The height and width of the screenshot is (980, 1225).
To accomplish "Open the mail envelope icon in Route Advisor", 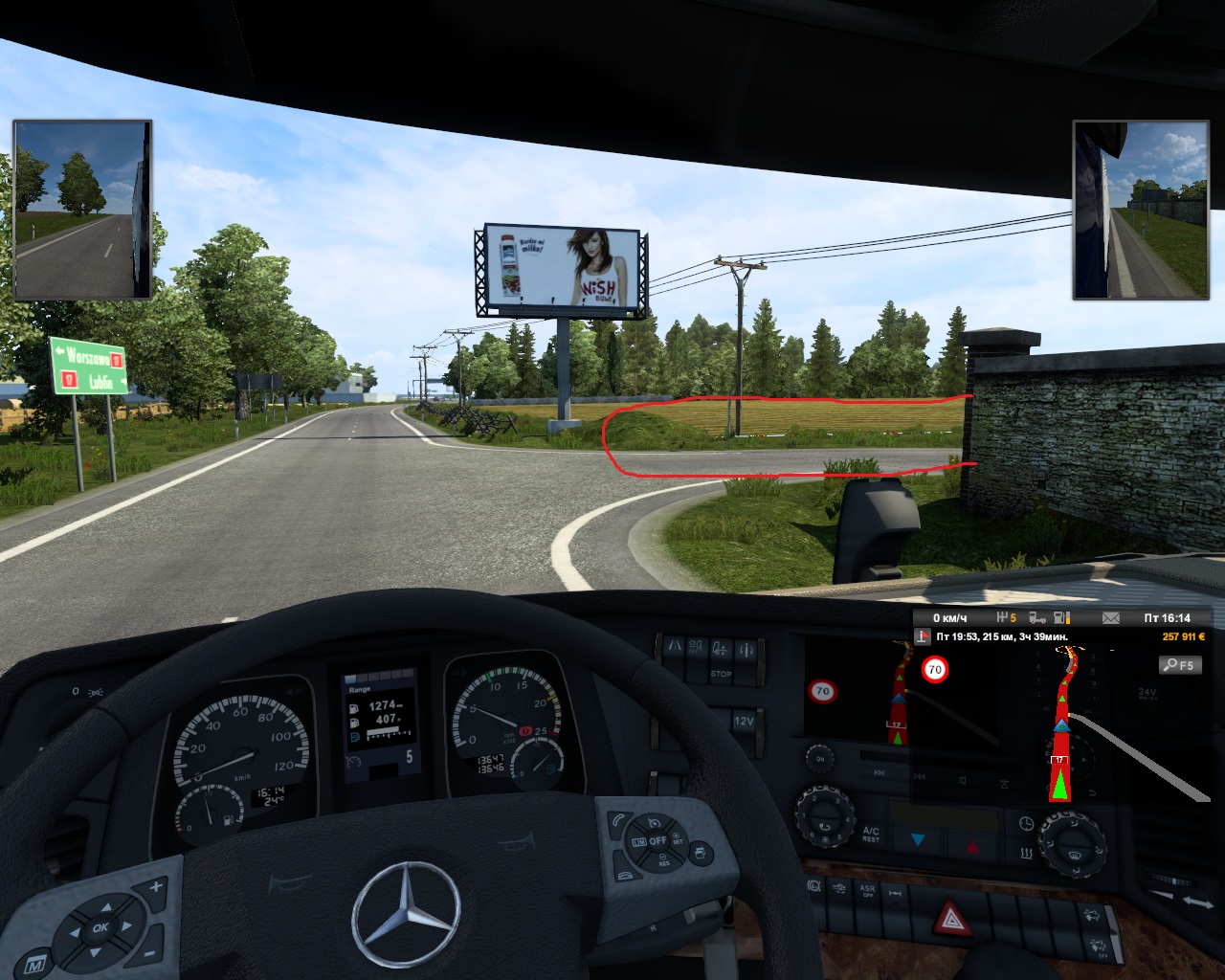I will point(1111,618).
